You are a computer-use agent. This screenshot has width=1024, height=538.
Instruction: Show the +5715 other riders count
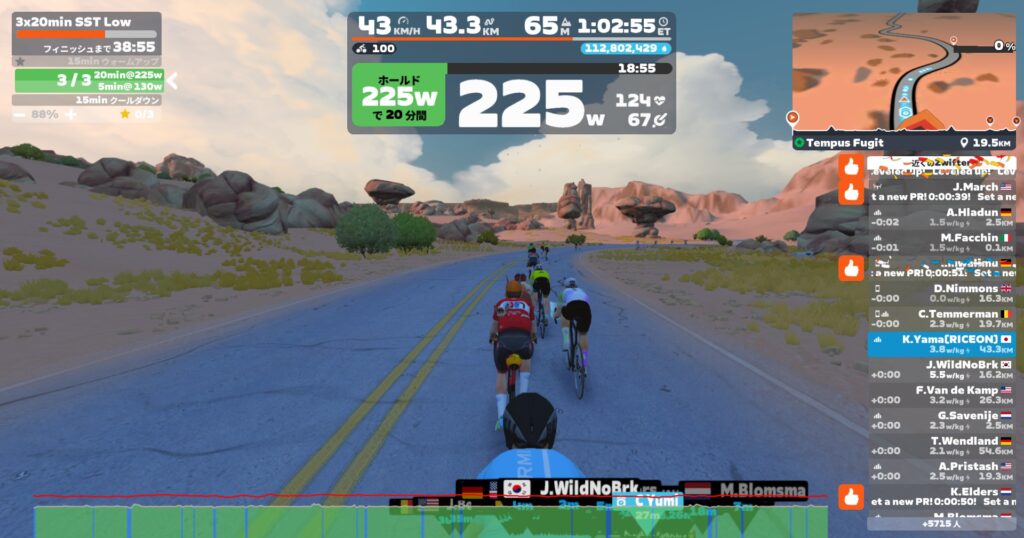point(941,523)
